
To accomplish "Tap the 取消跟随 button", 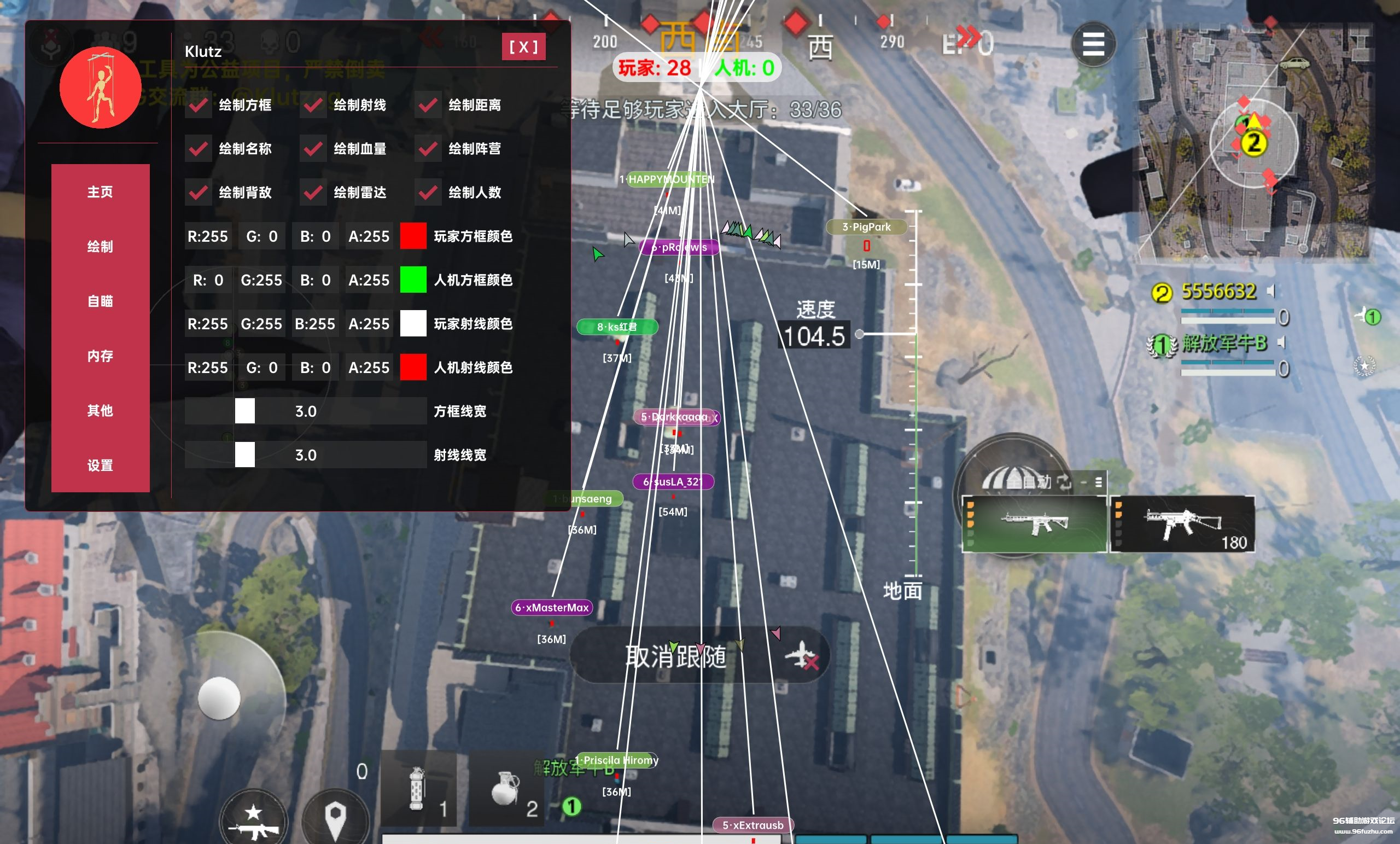I will point(699,656).
